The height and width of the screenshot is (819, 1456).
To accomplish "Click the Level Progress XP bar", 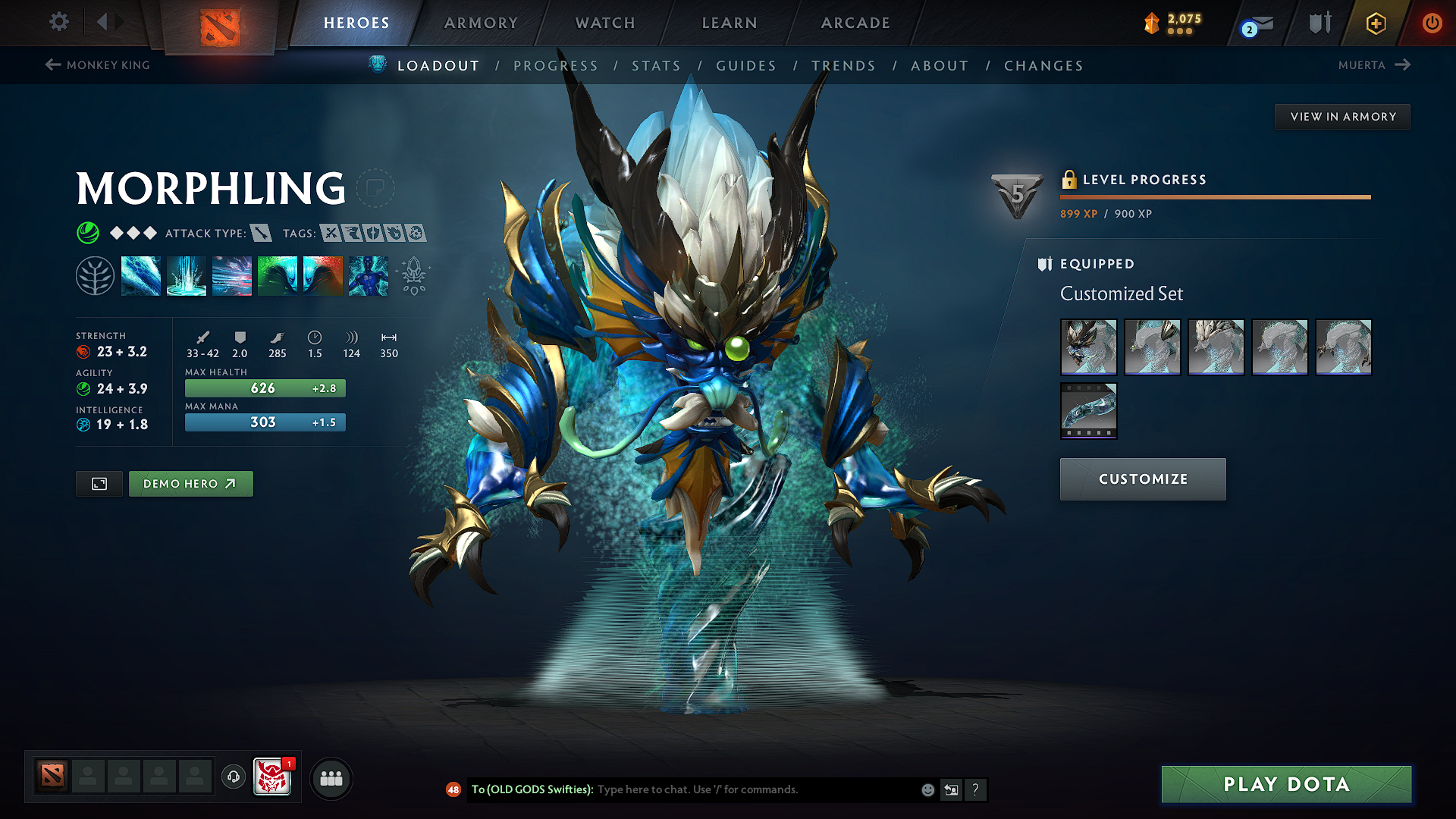I will pyautogui.click(x=1213, y=199).
